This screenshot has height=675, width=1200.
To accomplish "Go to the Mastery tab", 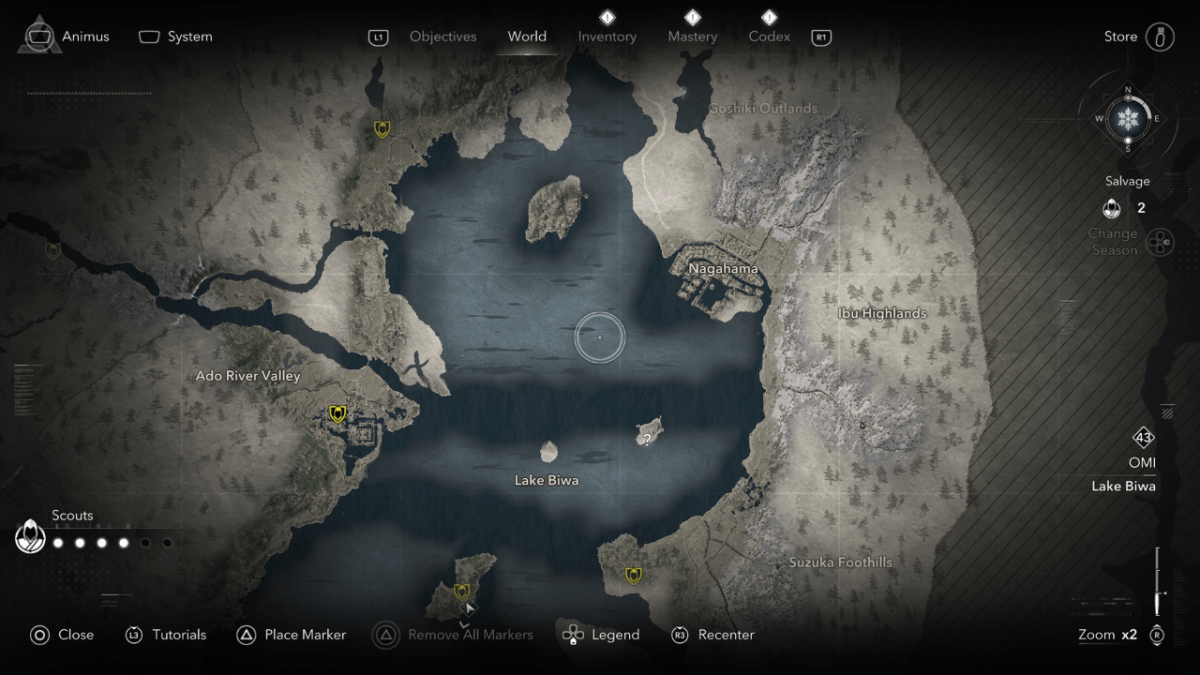I will click(692, 37).
